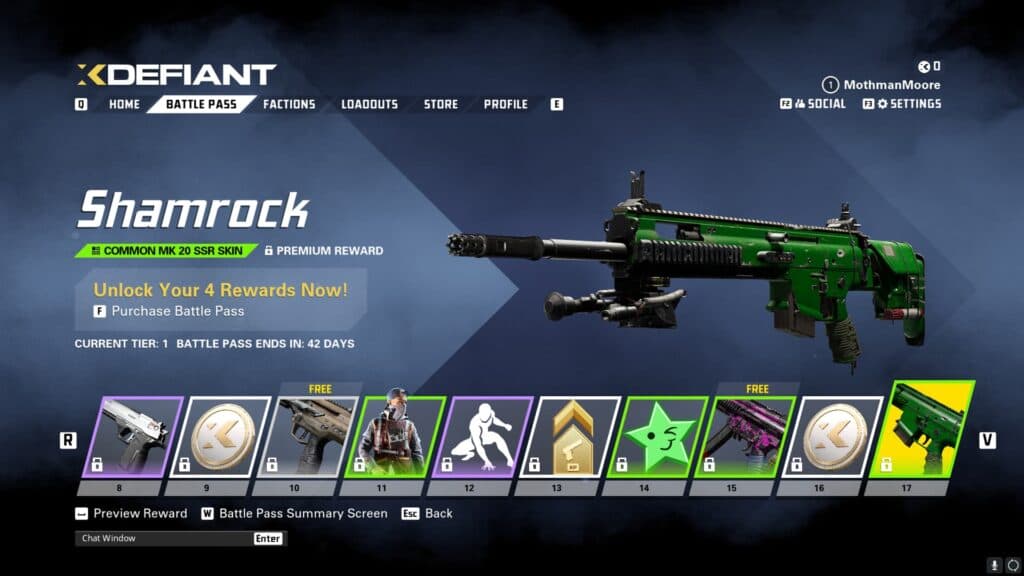This screenshot has width=1024, height=576.
Task: Go Back from the battle pass
Action: (438, 513)
